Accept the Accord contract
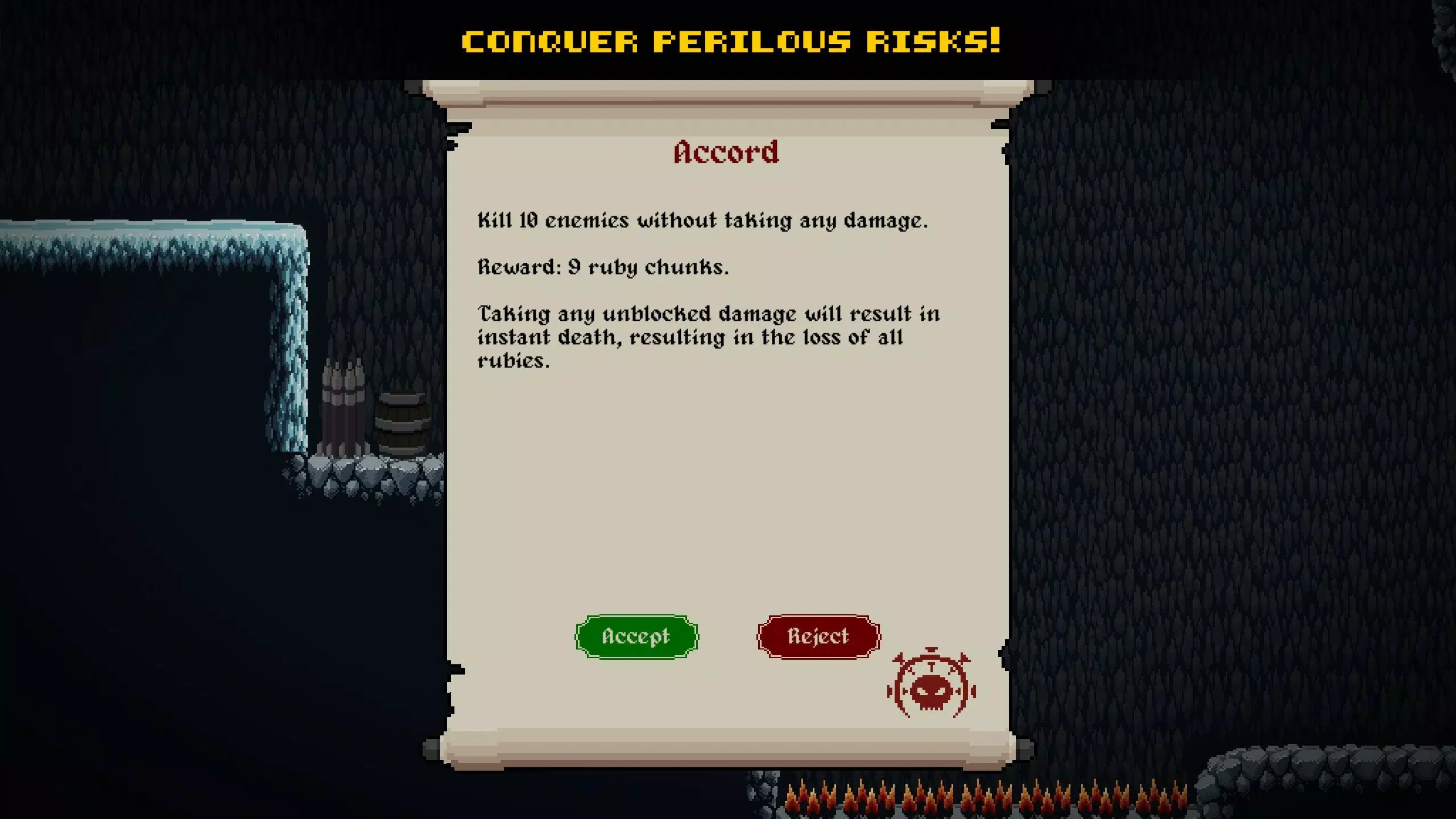The height and width of the screenshot is (819, 1456). (635, 636)
